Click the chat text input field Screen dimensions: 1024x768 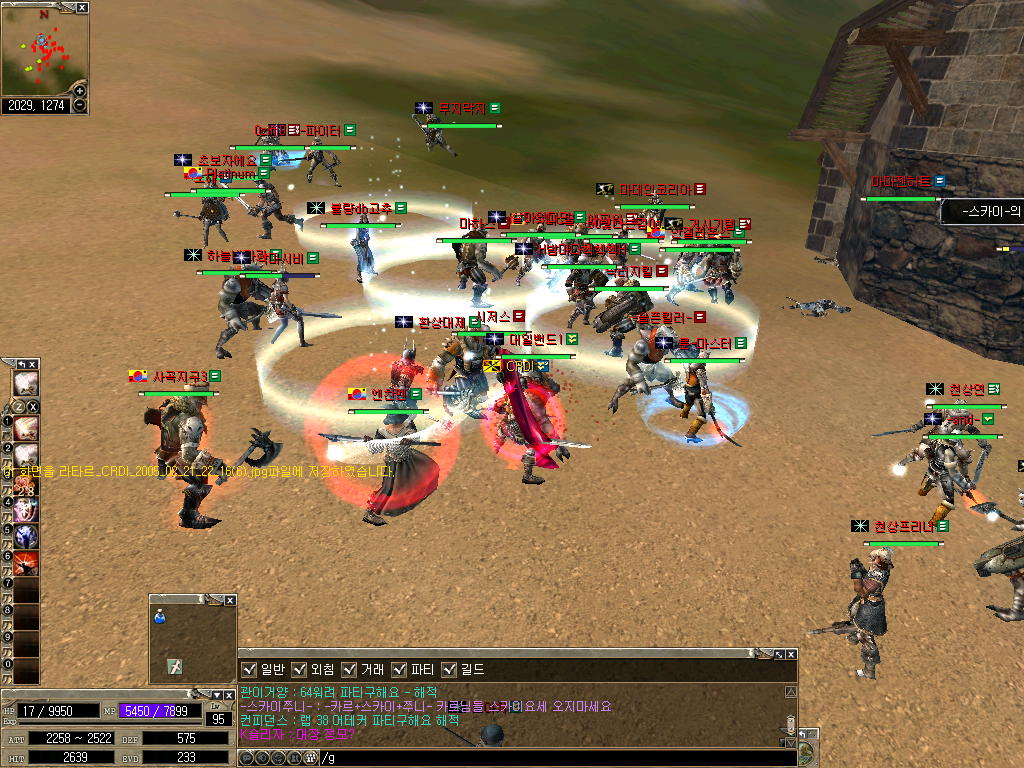pyautogui.click(x=550, y=758)
